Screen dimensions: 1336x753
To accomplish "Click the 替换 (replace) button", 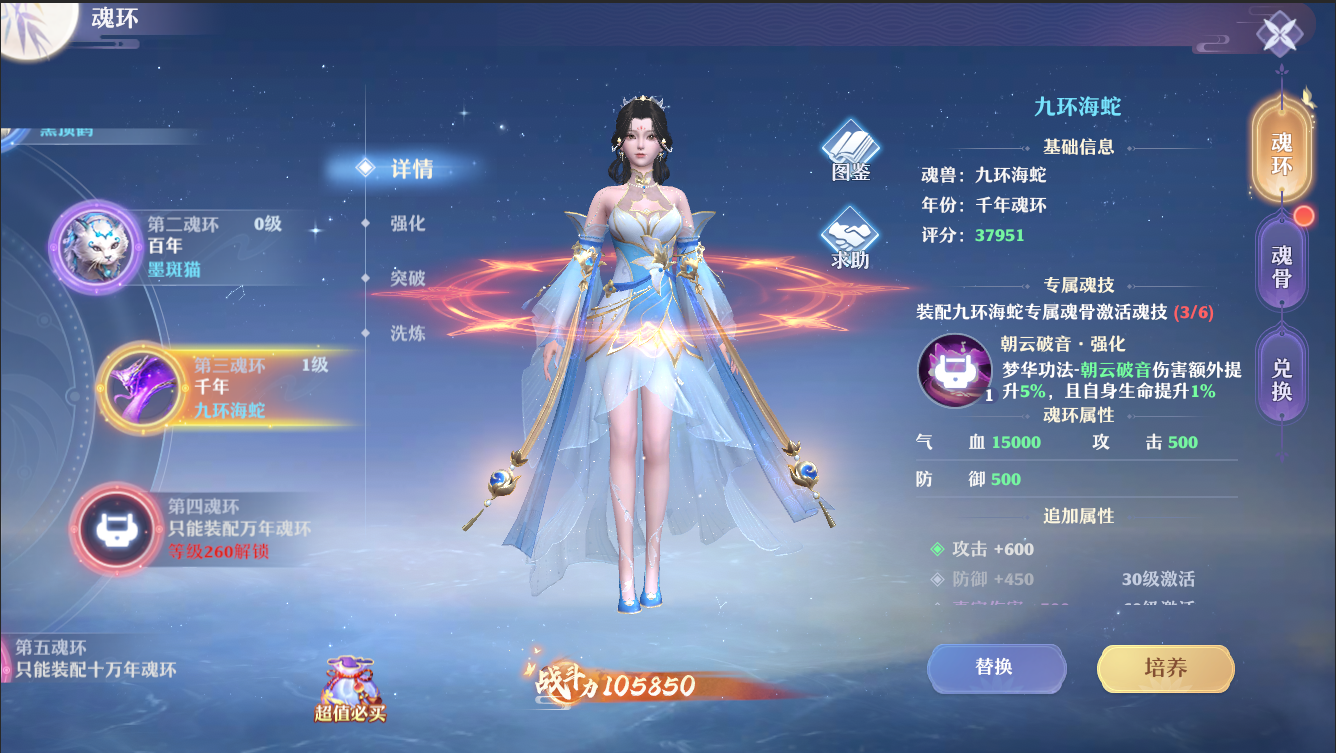I will click(x=996, y=668).
